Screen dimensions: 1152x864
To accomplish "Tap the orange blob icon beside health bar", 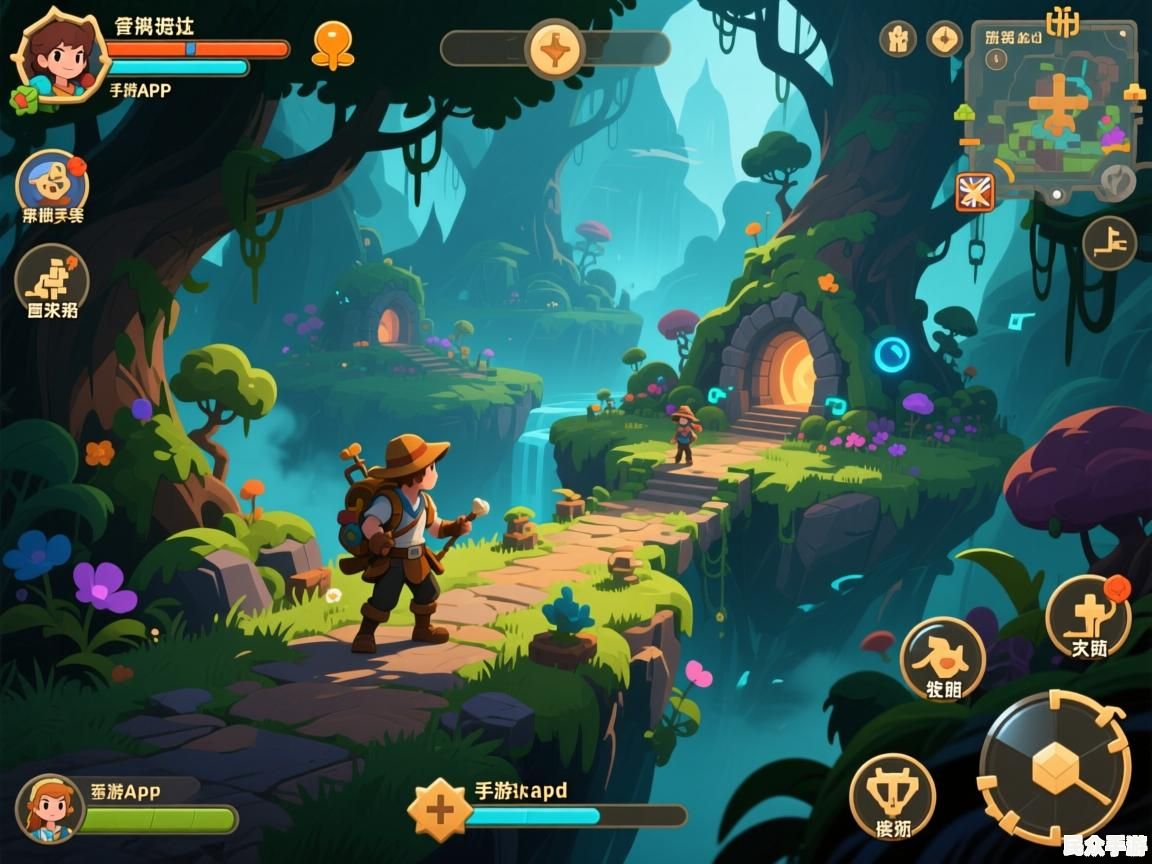I will point(332,44).
